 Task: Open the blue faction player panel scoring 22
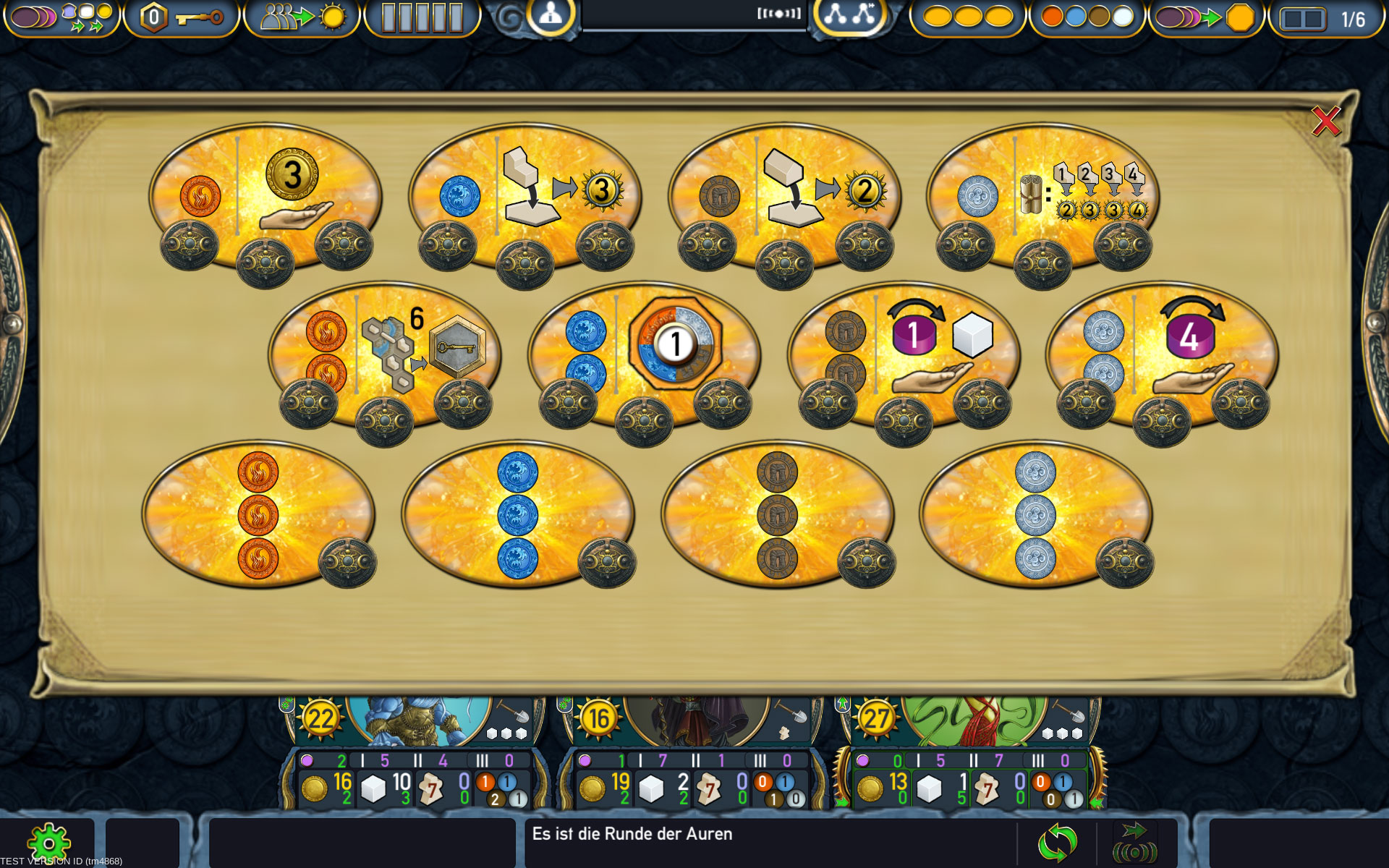coord(416,752)
